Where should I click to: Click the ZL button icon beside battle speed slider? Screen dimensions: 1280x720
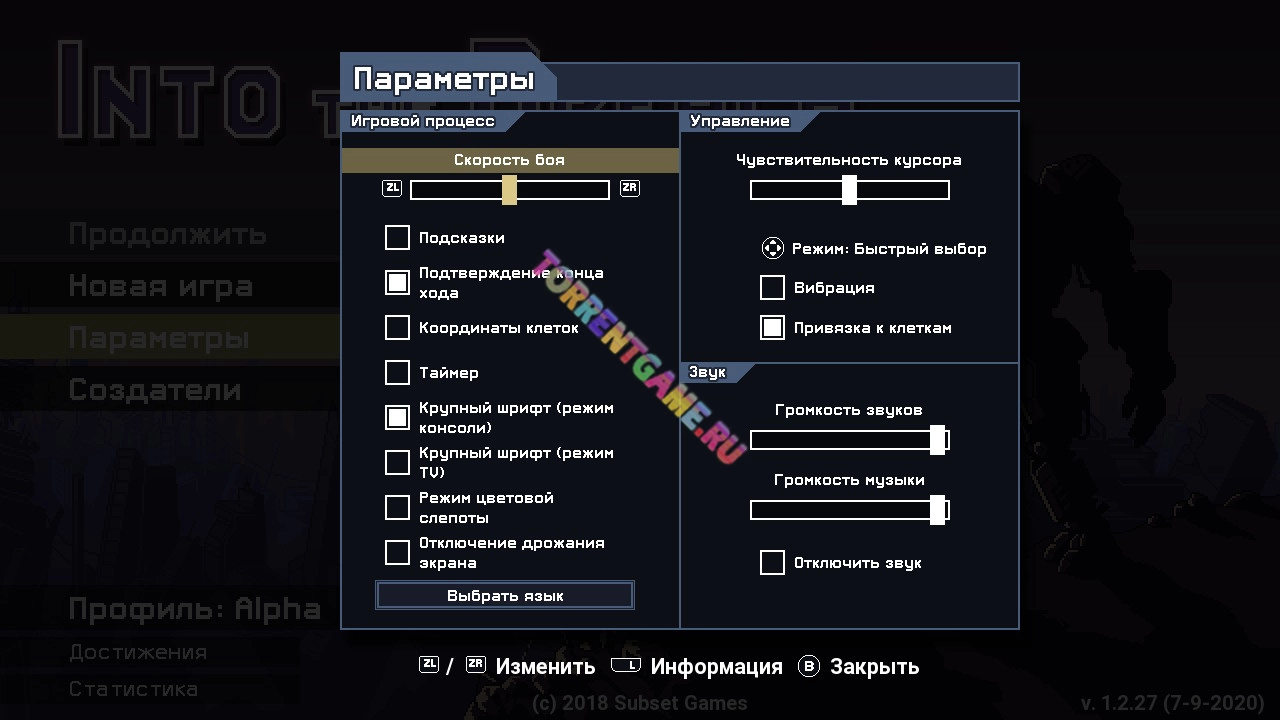coord(391,187)
